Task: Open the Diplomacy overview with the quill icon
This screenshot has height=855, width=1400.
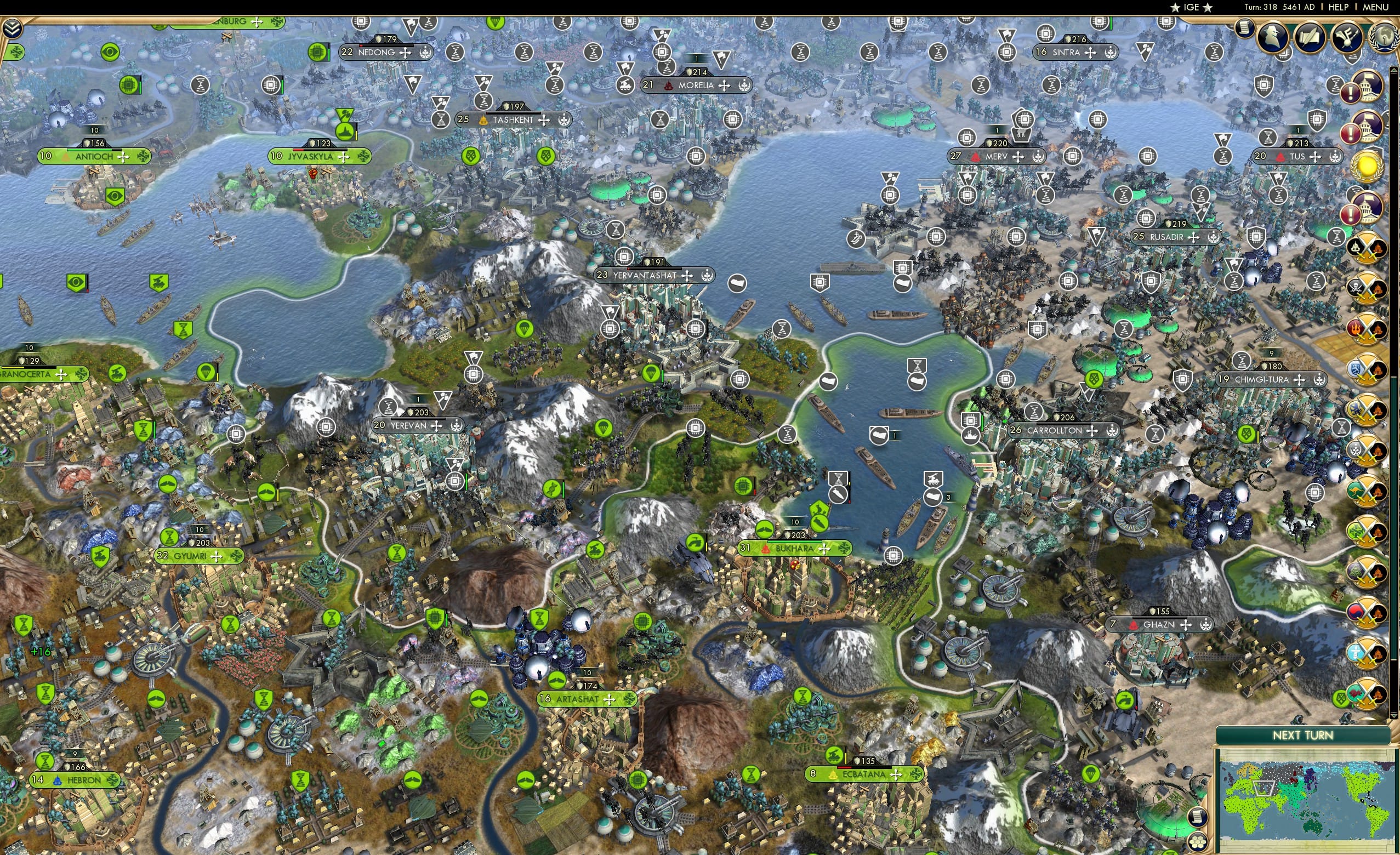Action: click(1311, 35)
